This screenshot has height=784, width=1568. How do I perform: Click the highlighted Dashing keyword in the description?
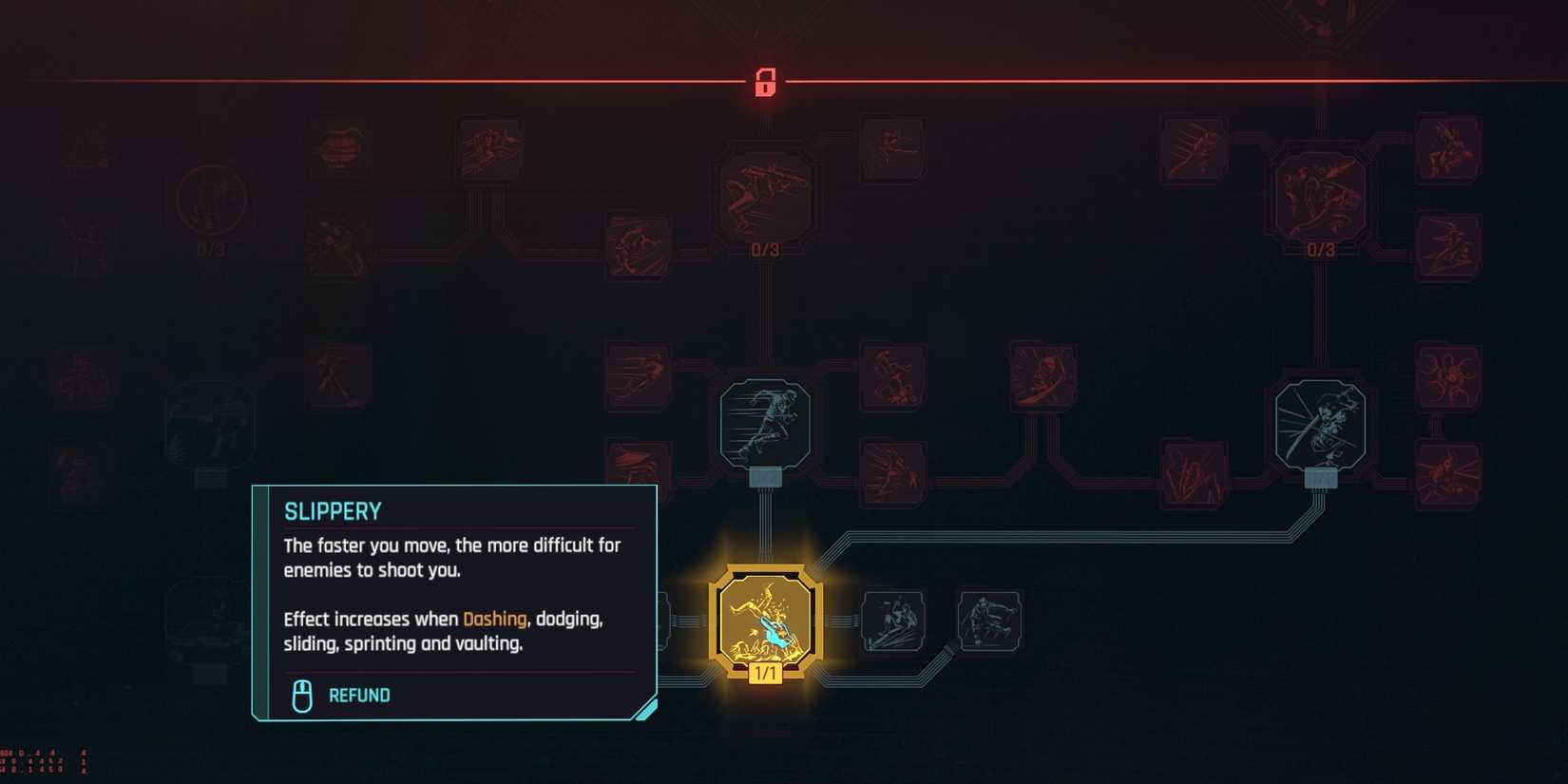click(495, 619)
